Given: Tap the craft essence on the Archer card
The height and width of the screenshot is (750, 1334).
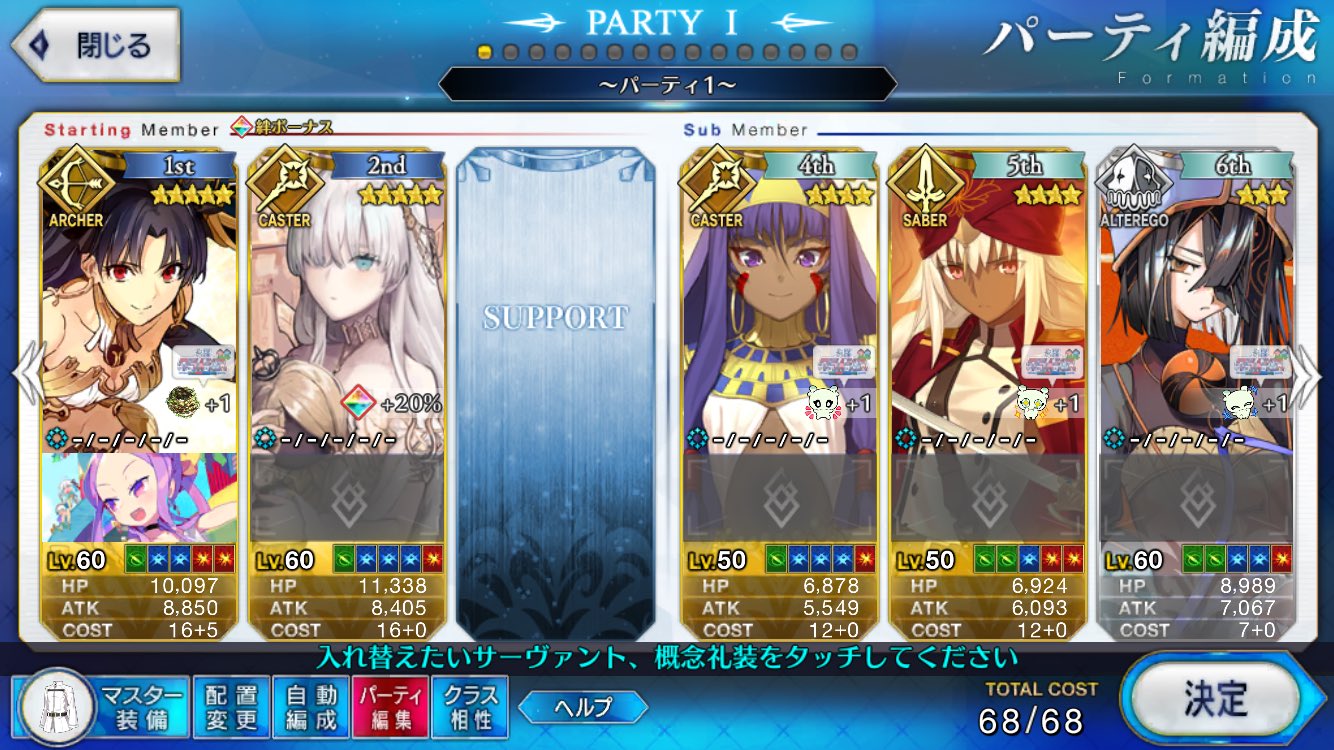Looking at the screenshot, I should (139, 498).
